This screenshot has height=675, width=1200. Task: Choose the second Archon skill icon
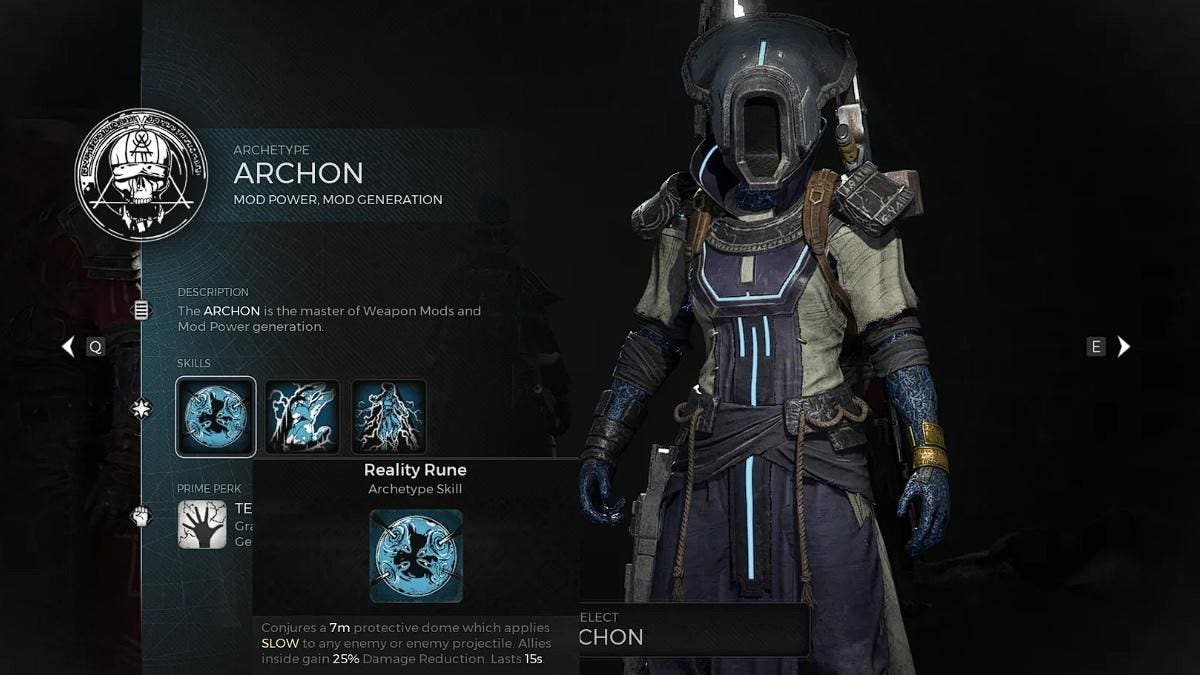(302, 417)
